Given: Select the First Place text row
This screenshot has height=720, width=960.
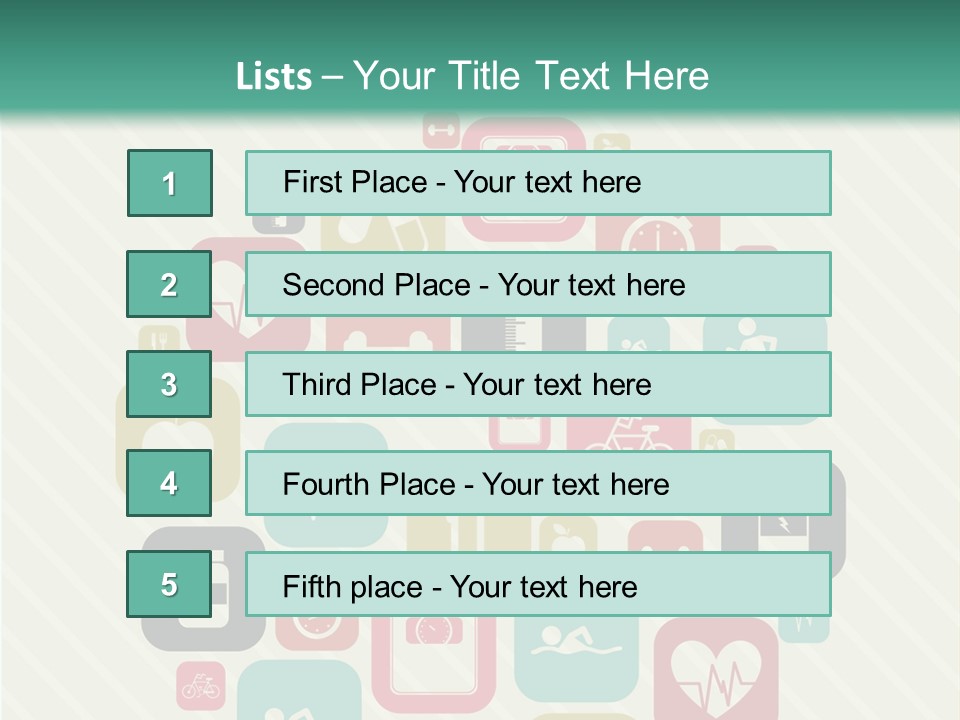Looking at the screenshot, I should click(538, 183).
